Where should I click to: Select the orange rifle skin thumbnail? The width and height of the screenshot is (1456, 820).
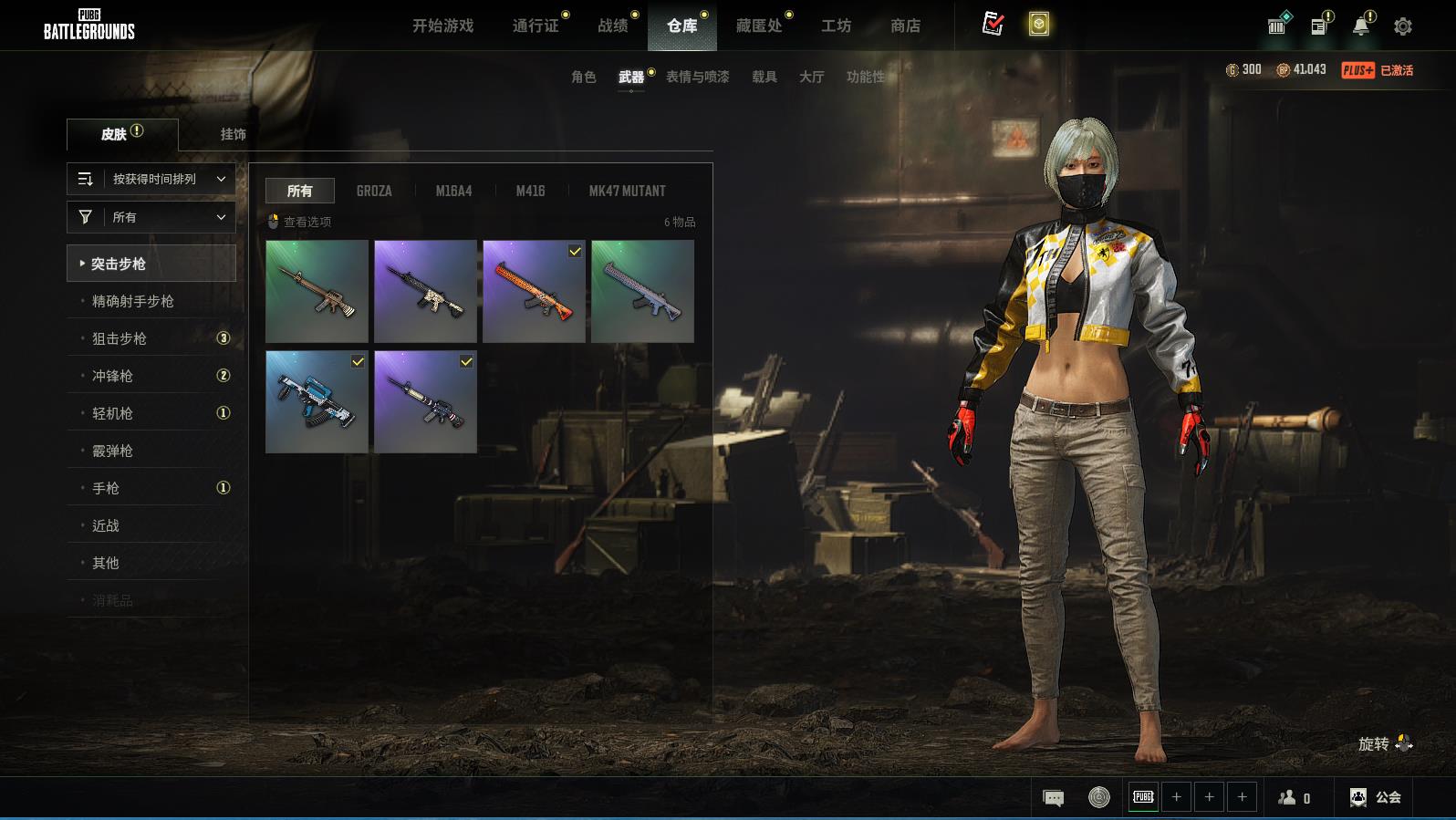tap(534, 291)
